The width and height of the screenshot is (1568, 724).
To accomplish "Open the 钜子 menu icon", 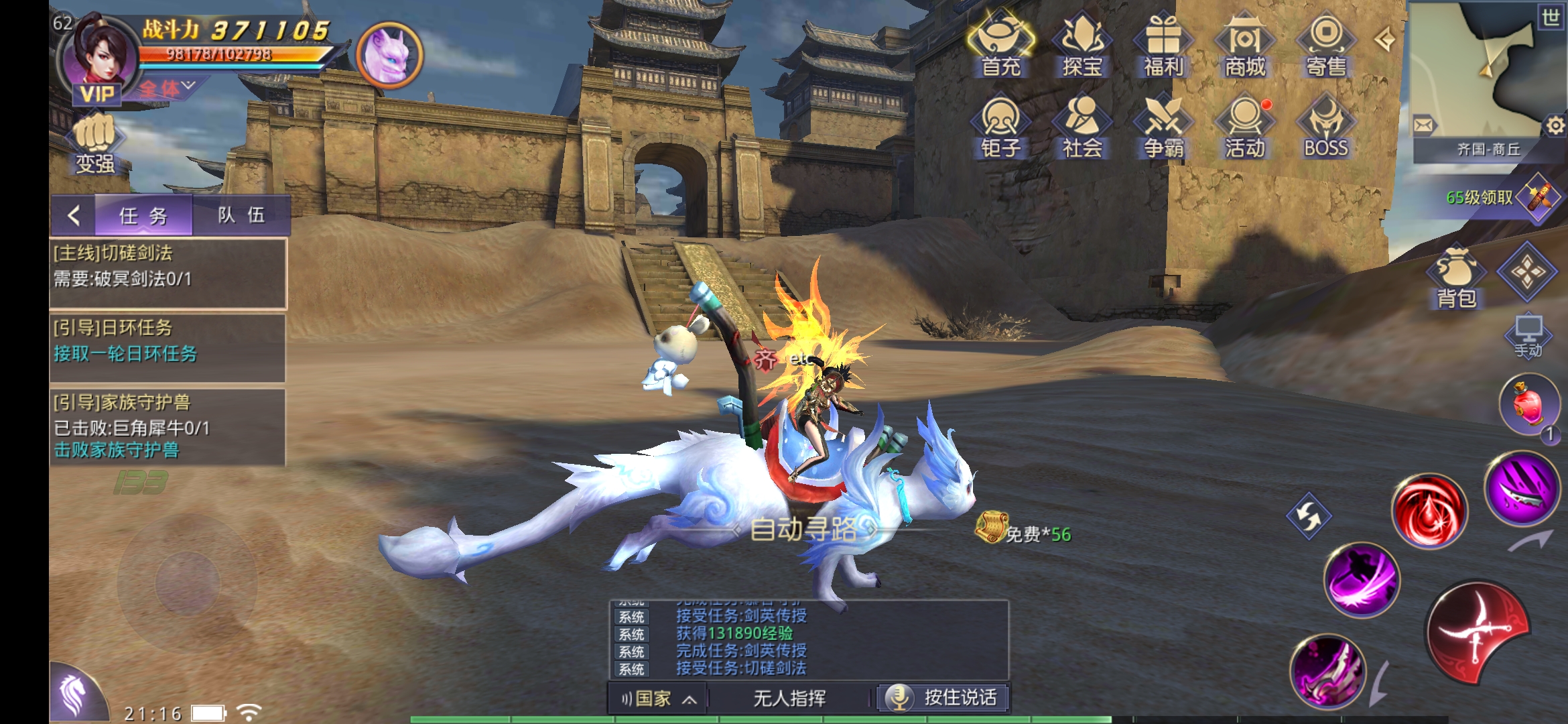I will 1001,127.
